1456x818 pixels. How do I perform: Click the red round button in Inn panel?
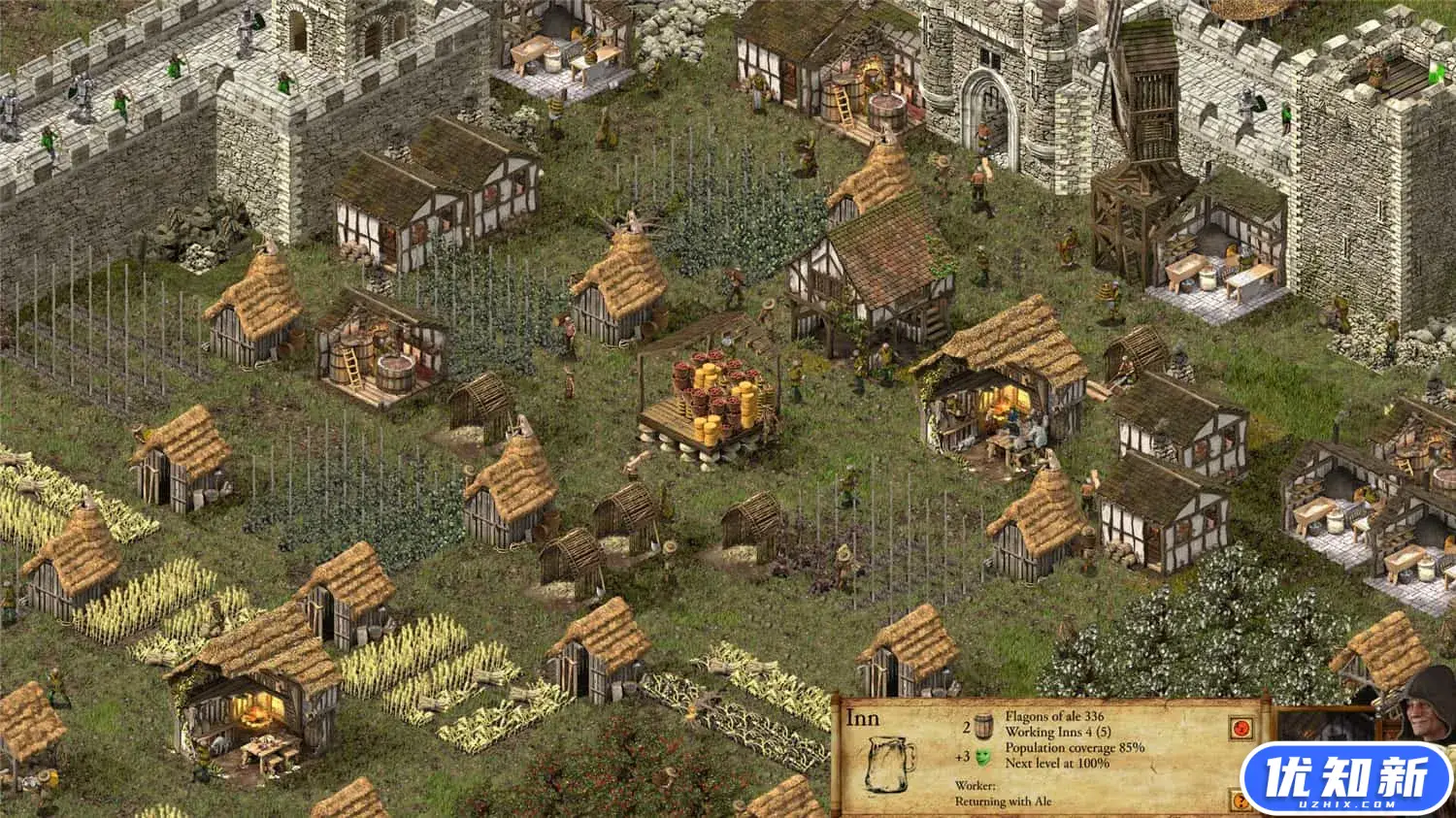1240,728
